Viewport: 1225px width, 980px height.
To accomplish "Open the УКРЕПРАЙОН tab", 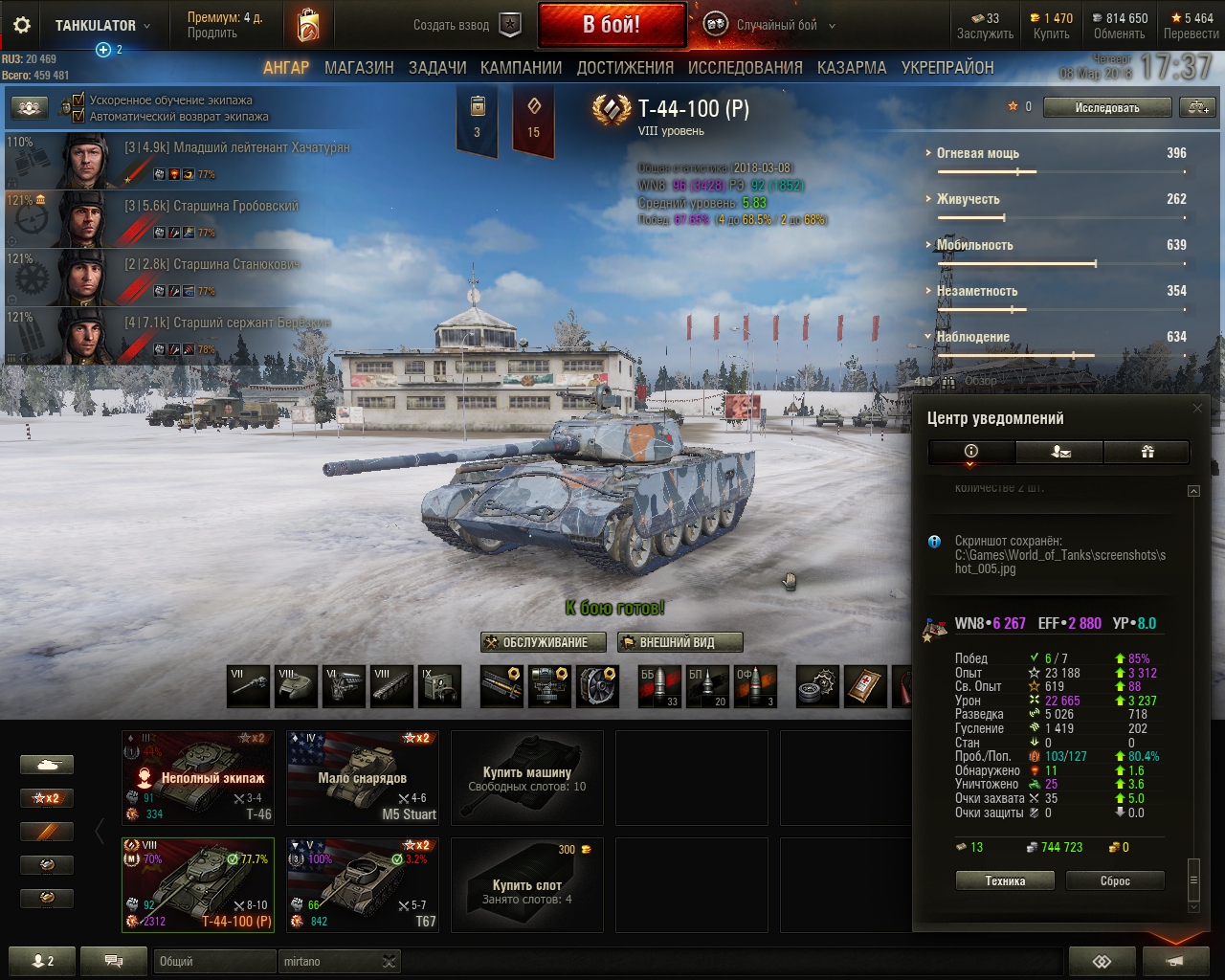I will [x=947, y=68].
